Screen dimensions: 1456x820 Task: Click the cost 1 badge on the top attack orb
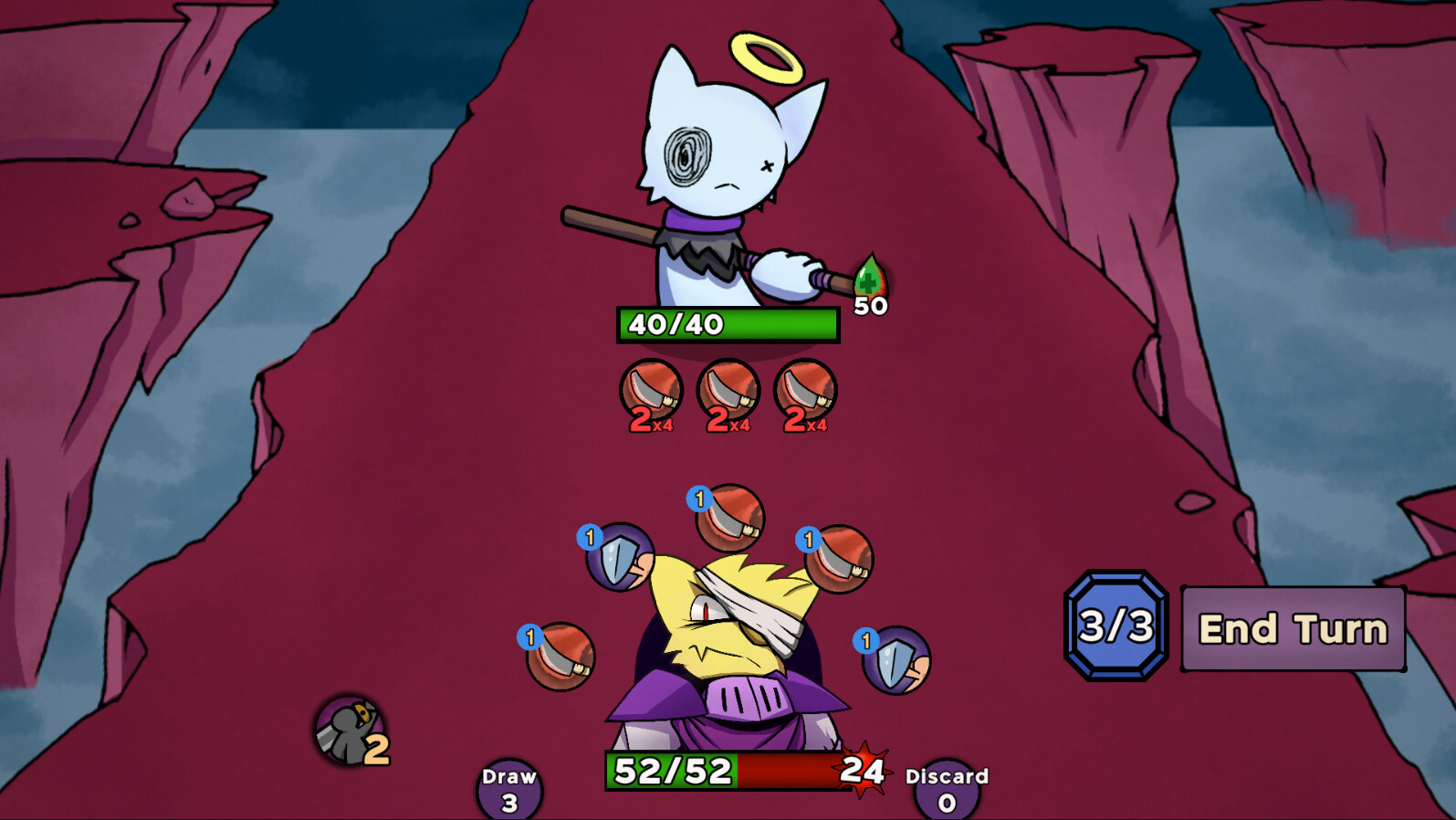coord(701,498)
